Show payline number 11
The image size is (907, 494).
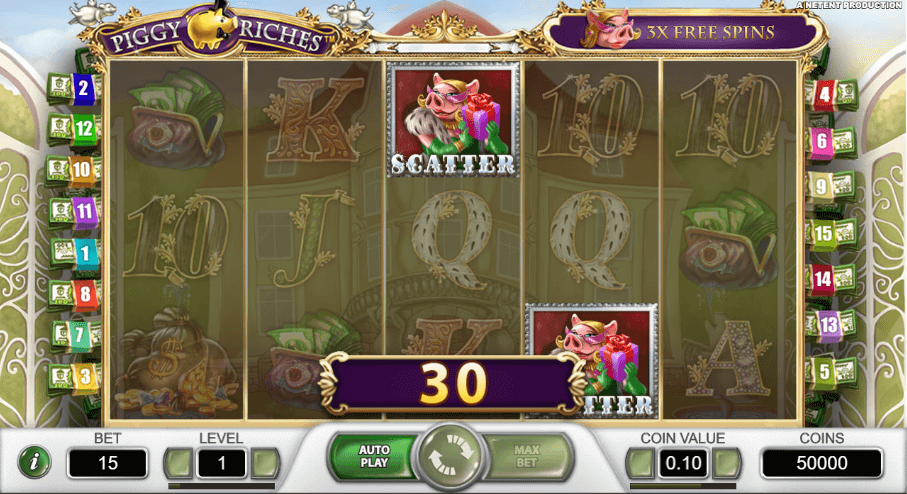(x=84, y=211)
